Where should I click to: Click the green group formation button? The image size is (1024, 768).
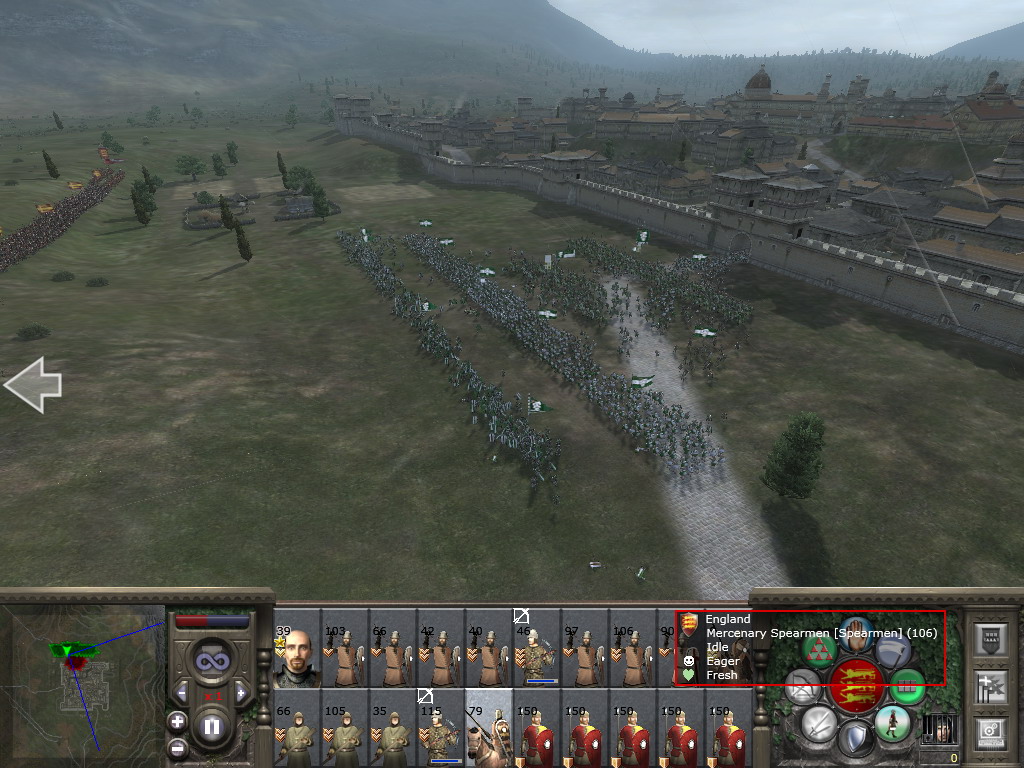click(x=907, y=686)
